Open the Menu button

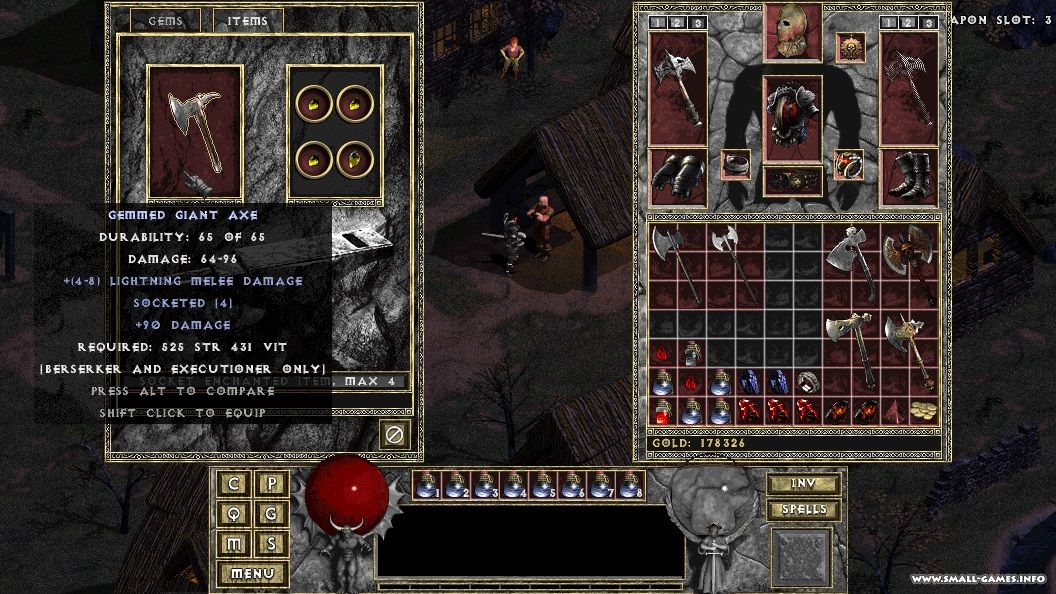click(252, 574)
